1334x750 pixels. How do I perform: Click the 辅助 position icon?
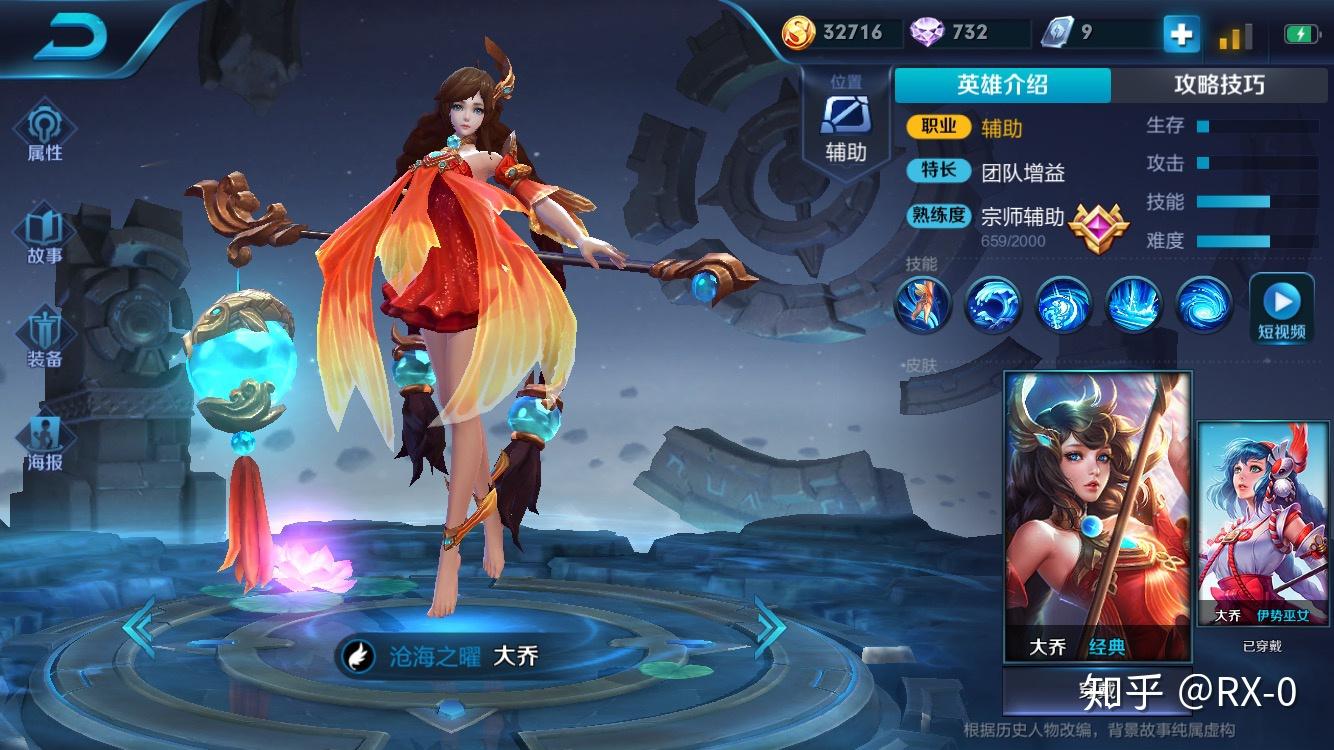pos(845,127)
